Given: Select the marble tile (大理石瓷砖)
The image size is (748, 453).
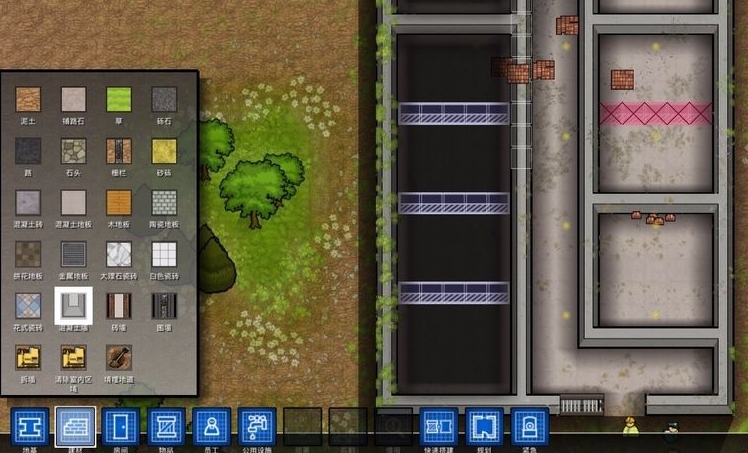Looking at the screenshot, I should click(119, 254).
